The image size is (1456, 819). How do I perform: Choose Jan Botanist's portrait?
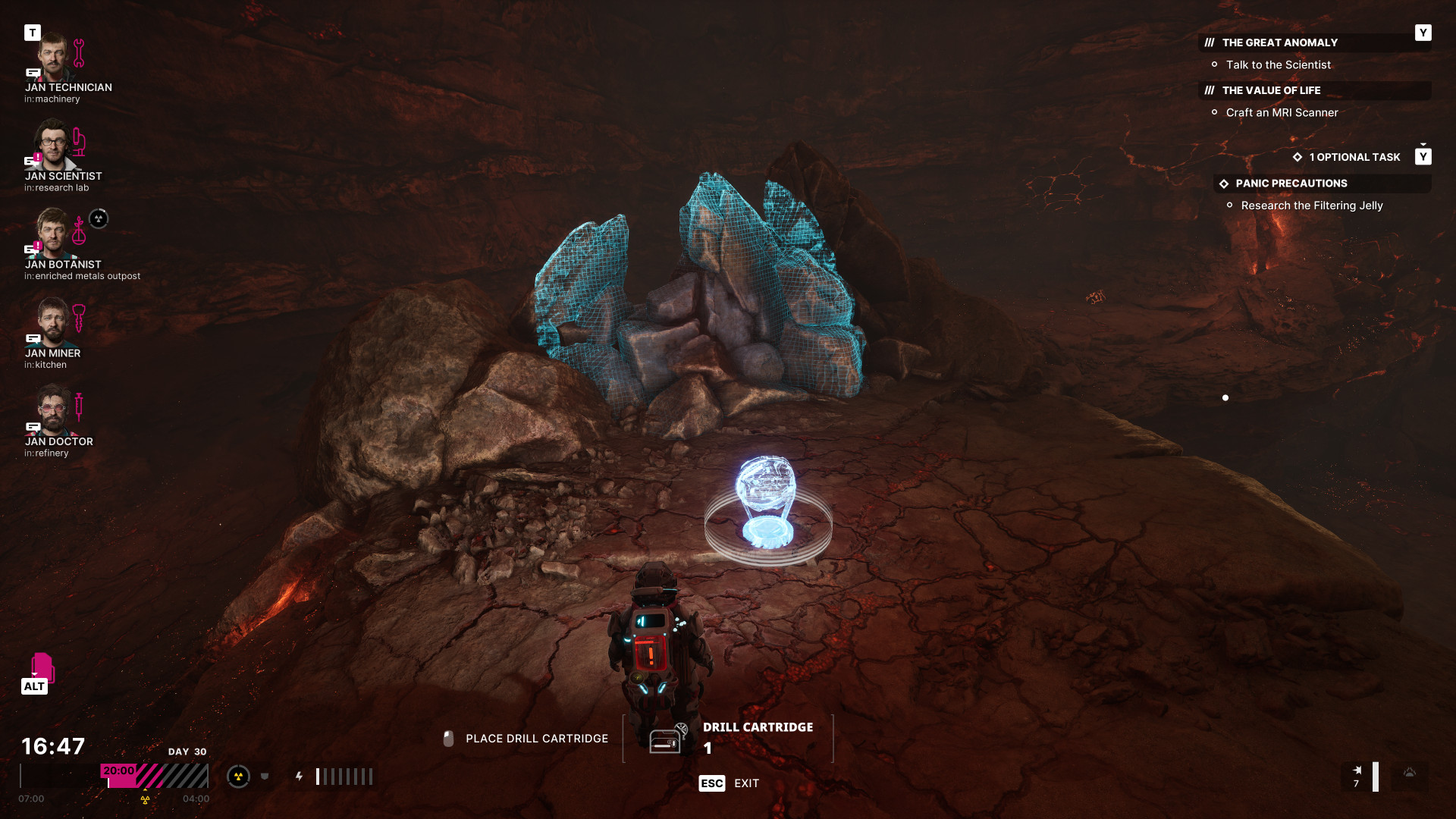(52, 234)
